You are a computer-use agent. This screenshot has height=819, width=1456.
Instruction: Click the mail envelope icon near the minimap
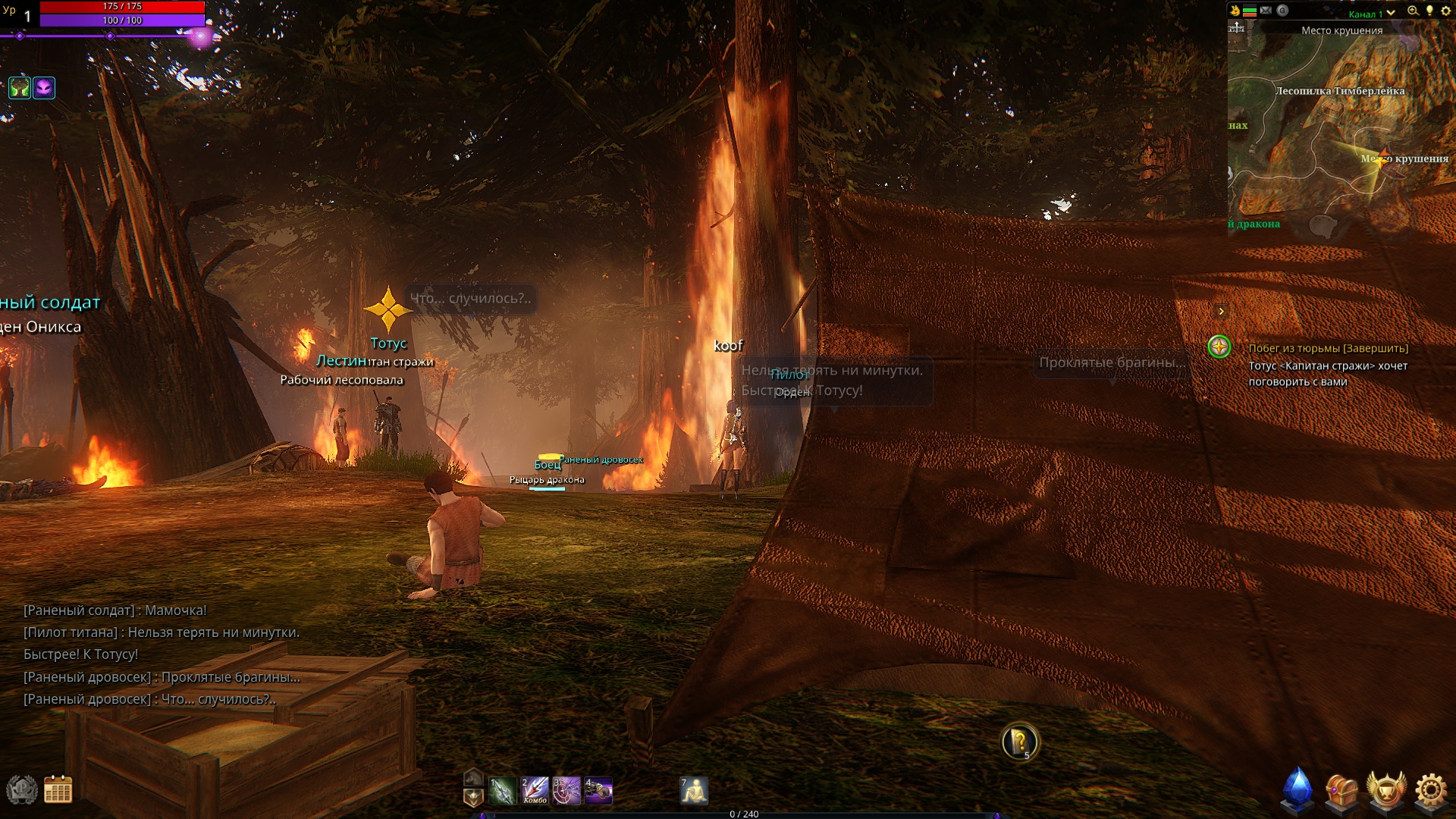coord(1266,11)
